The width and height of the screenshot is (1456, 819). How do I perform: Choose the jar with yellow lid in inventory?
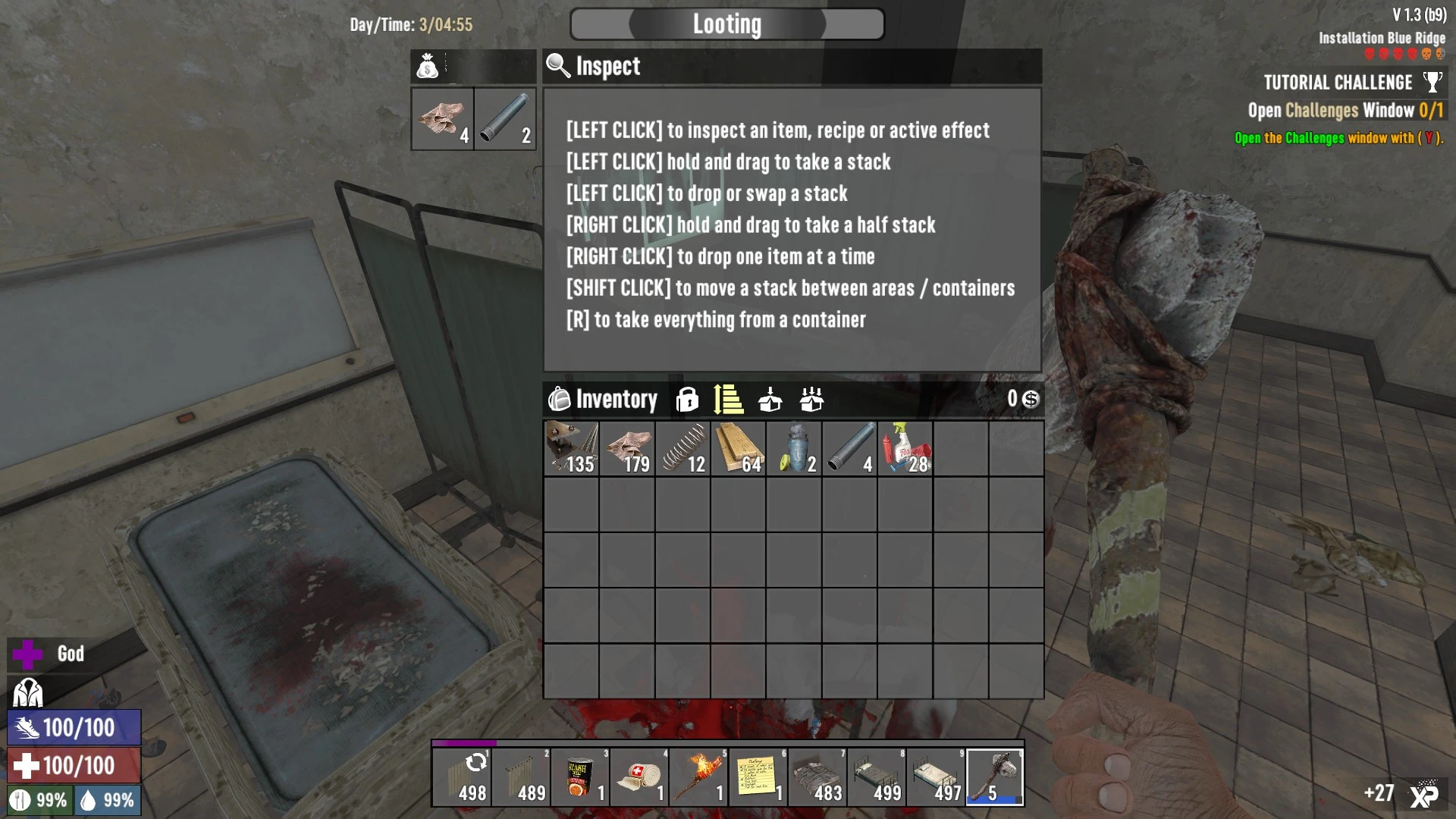[x=794, y=449]
